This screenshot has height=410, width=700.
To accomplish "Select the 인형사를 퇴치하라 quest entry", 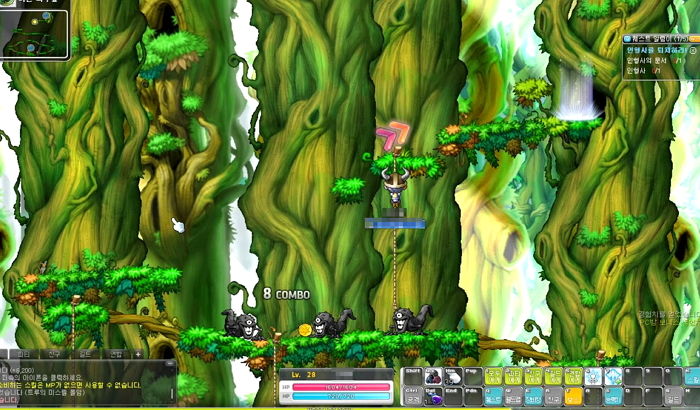I will pos(656,48).
